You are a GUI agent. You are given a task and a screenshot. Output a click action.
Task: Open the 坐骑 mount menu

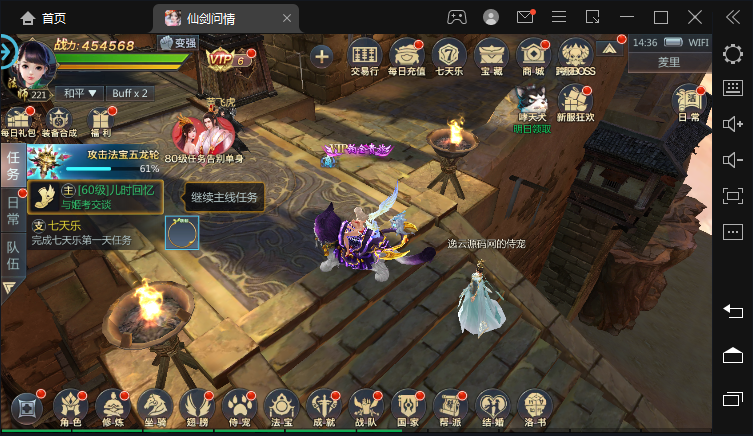pos(154,409)
